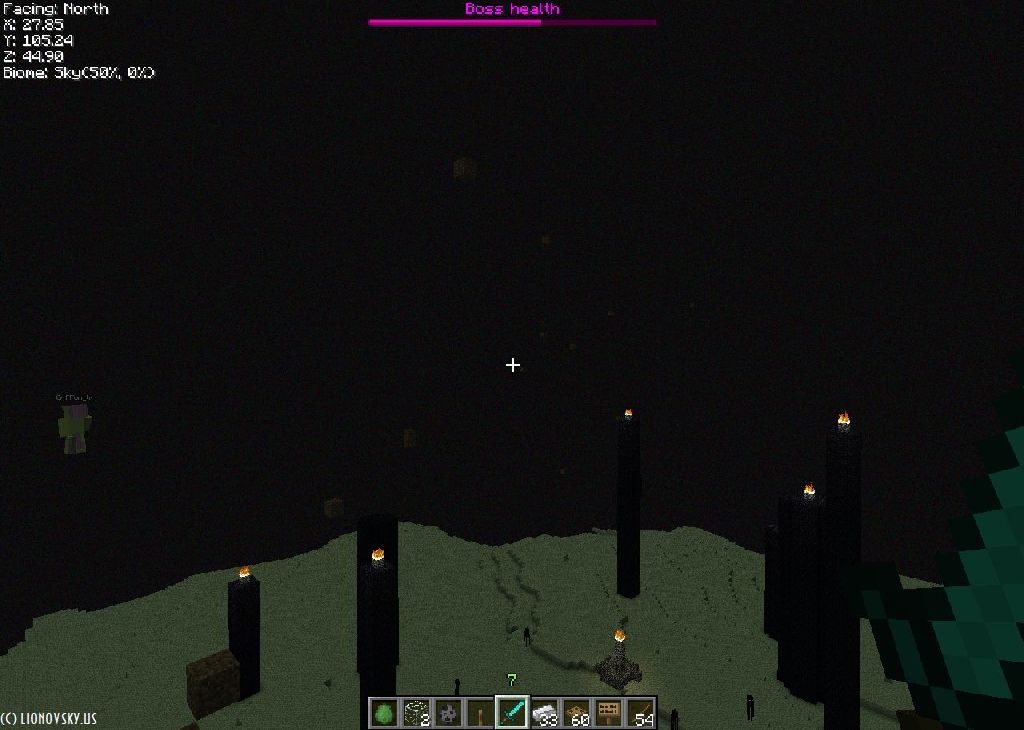Screen dimensions: 1024x730
Task: Select the green slimeball hotbar slot
Action: tap(384, 712)
